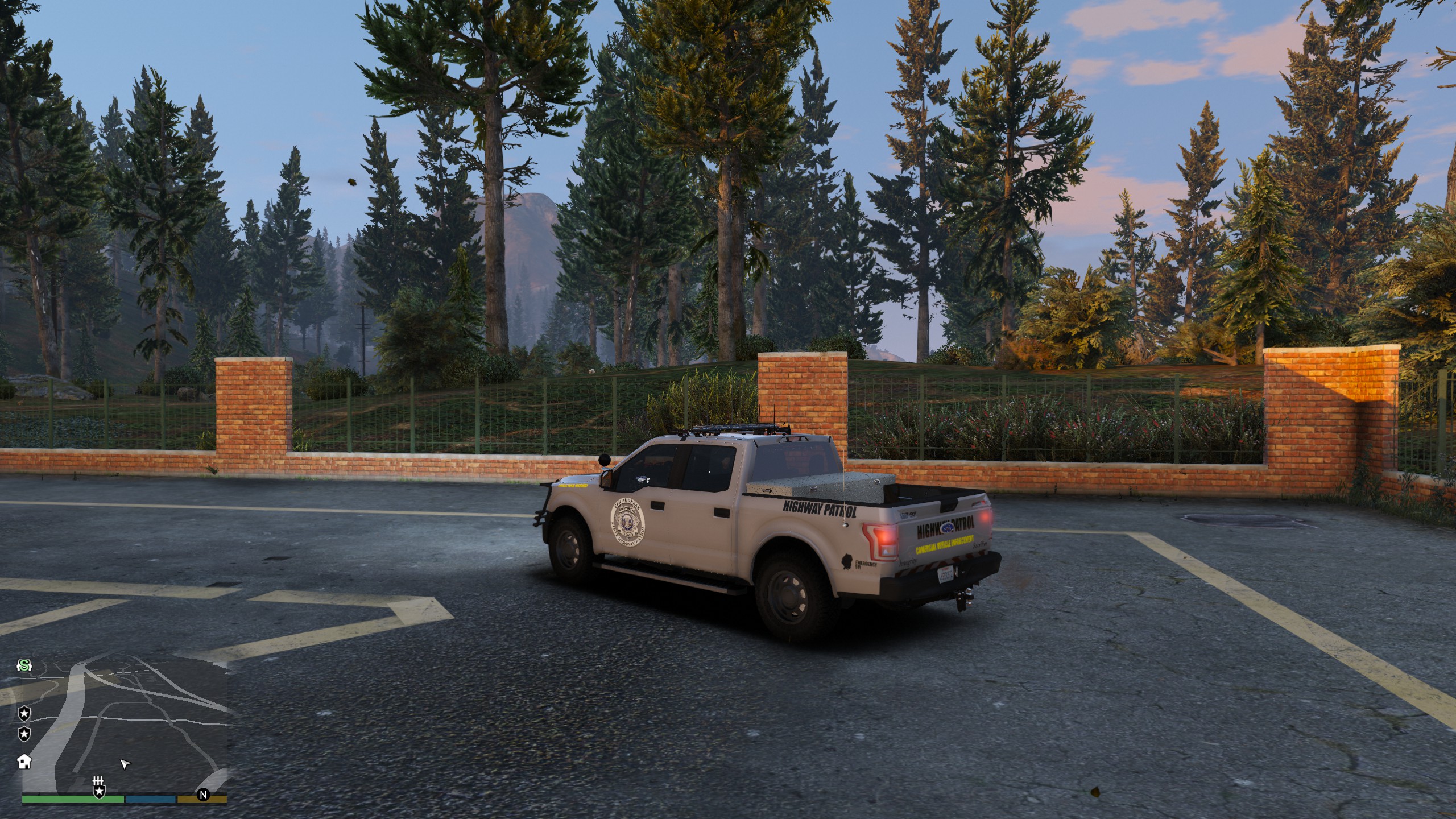1456x819 pixels.
Task: Select the white gear-shift pattern blip
Action: pyautogui.click(x=99, y=781)
